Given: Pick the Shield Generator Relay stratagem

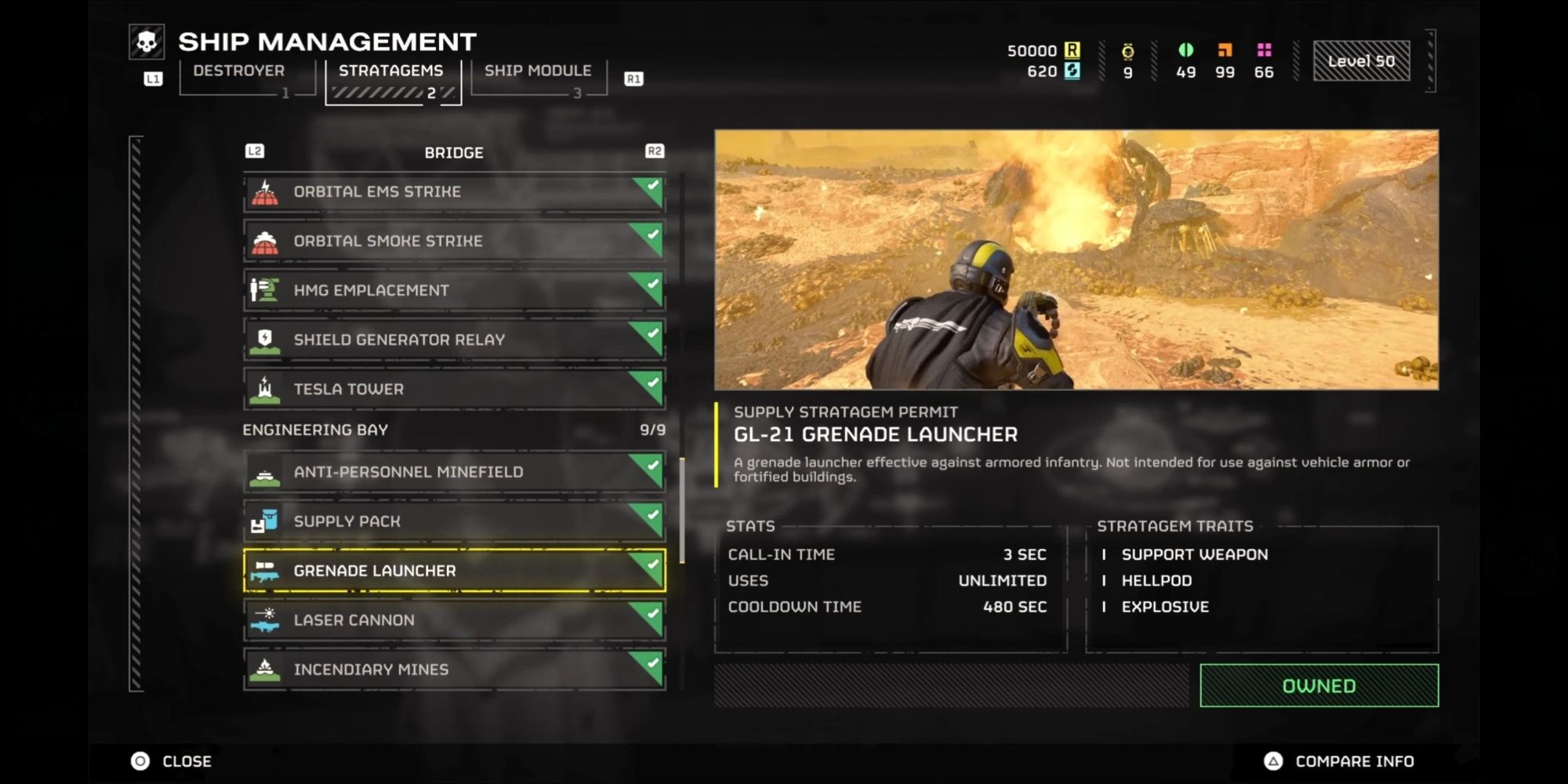Looking at the screenshot, I should point(454,340).
